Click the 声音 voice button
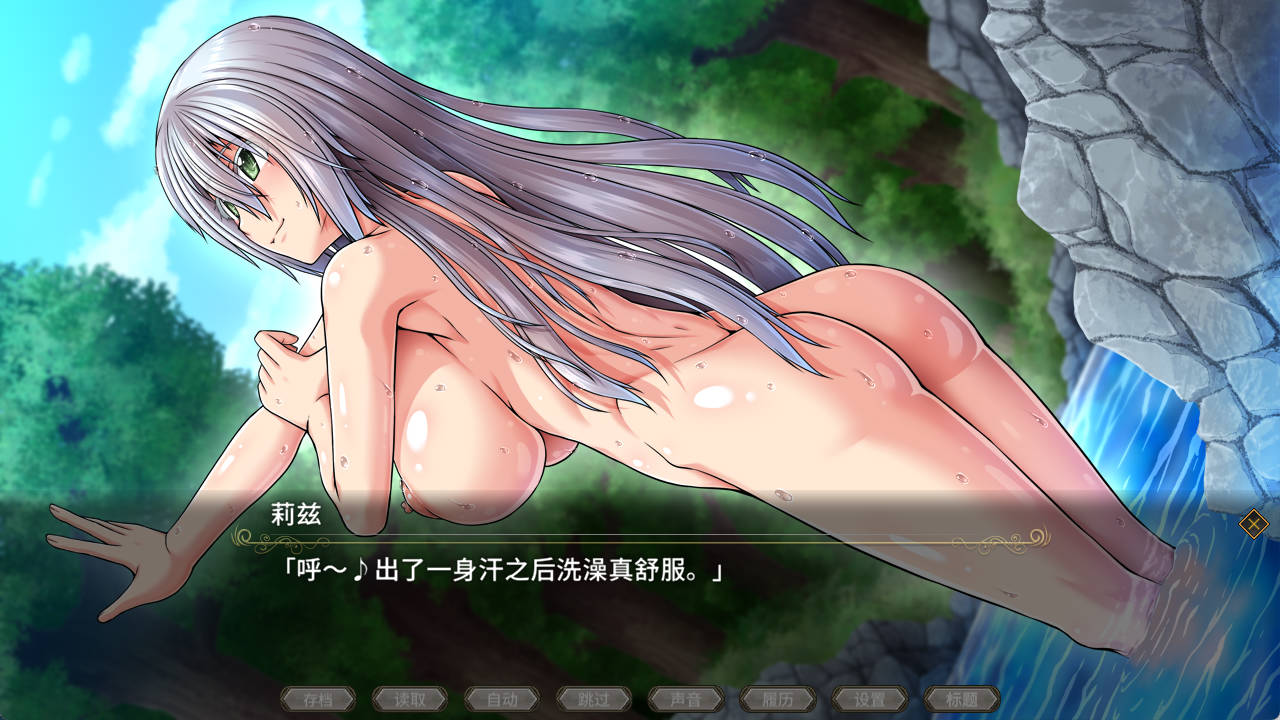This screenshot has height=720, width=1280. tap(686, 699)
